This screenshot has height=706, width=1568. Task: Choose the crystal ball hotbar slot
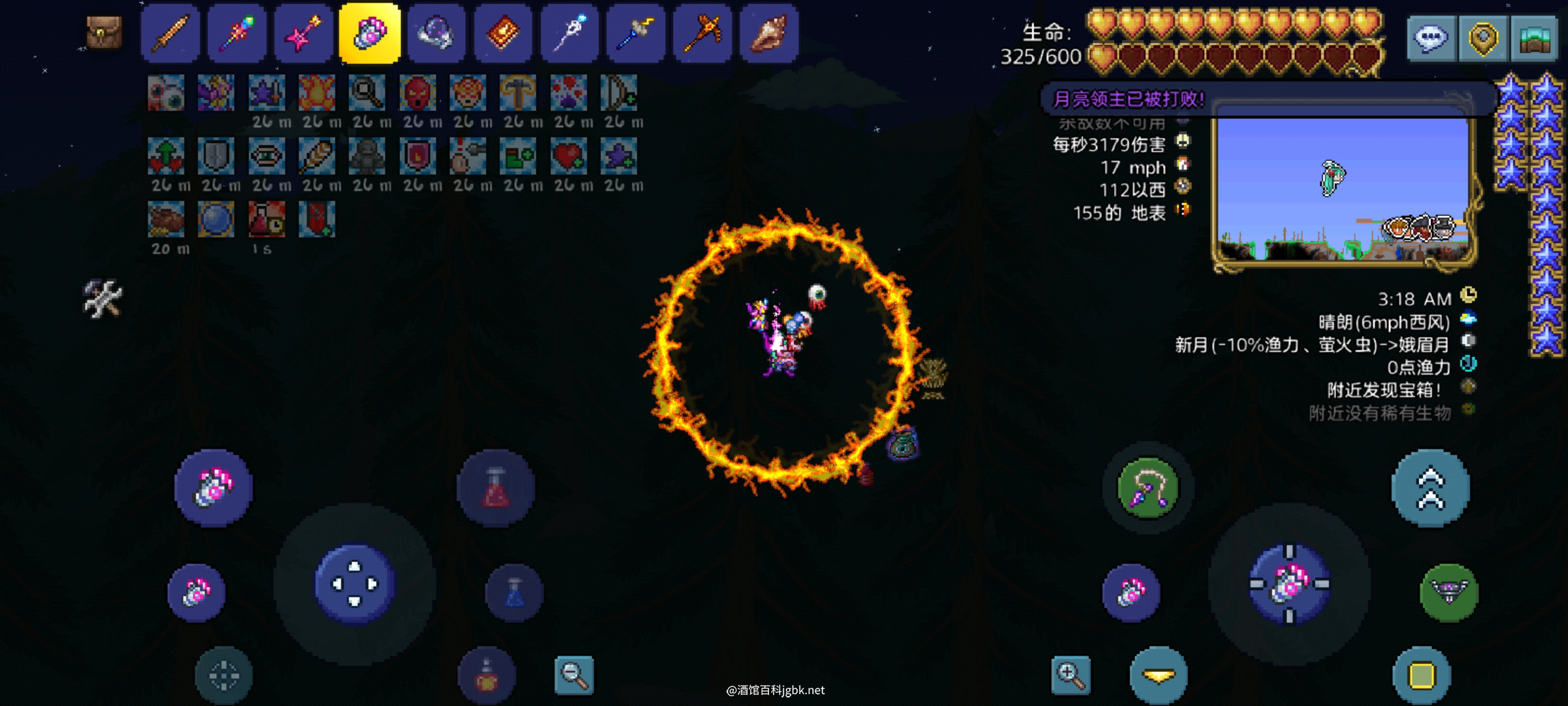436,33
